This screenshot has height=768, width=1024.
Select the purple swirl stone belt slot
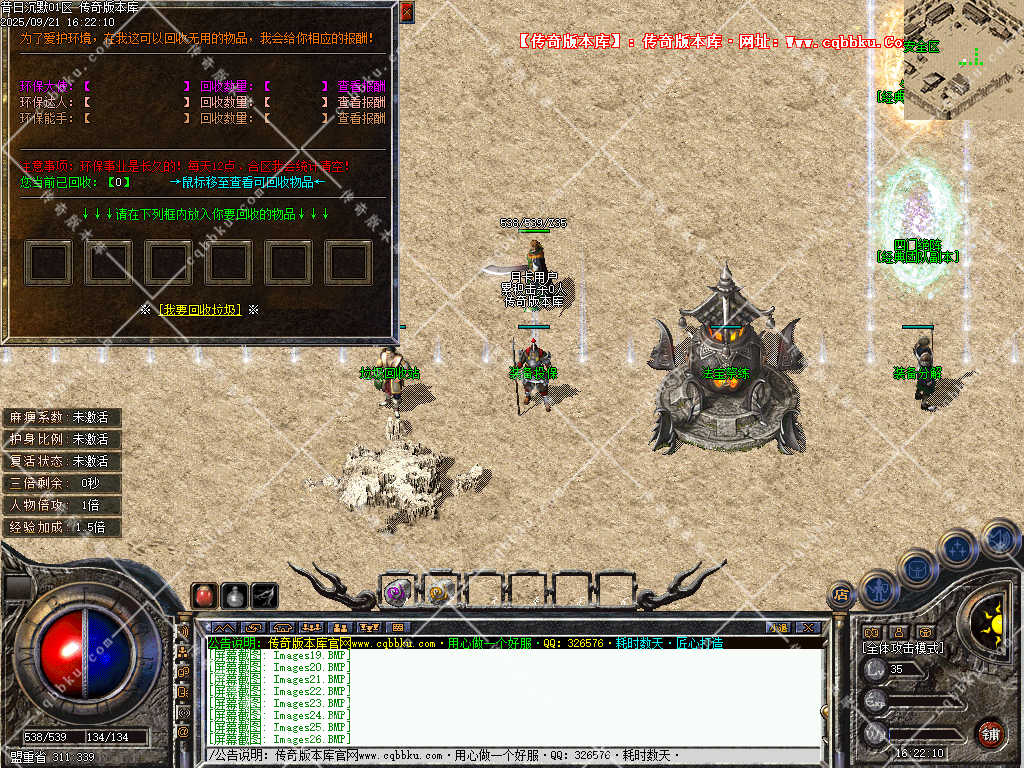click(x=395, y=592)
